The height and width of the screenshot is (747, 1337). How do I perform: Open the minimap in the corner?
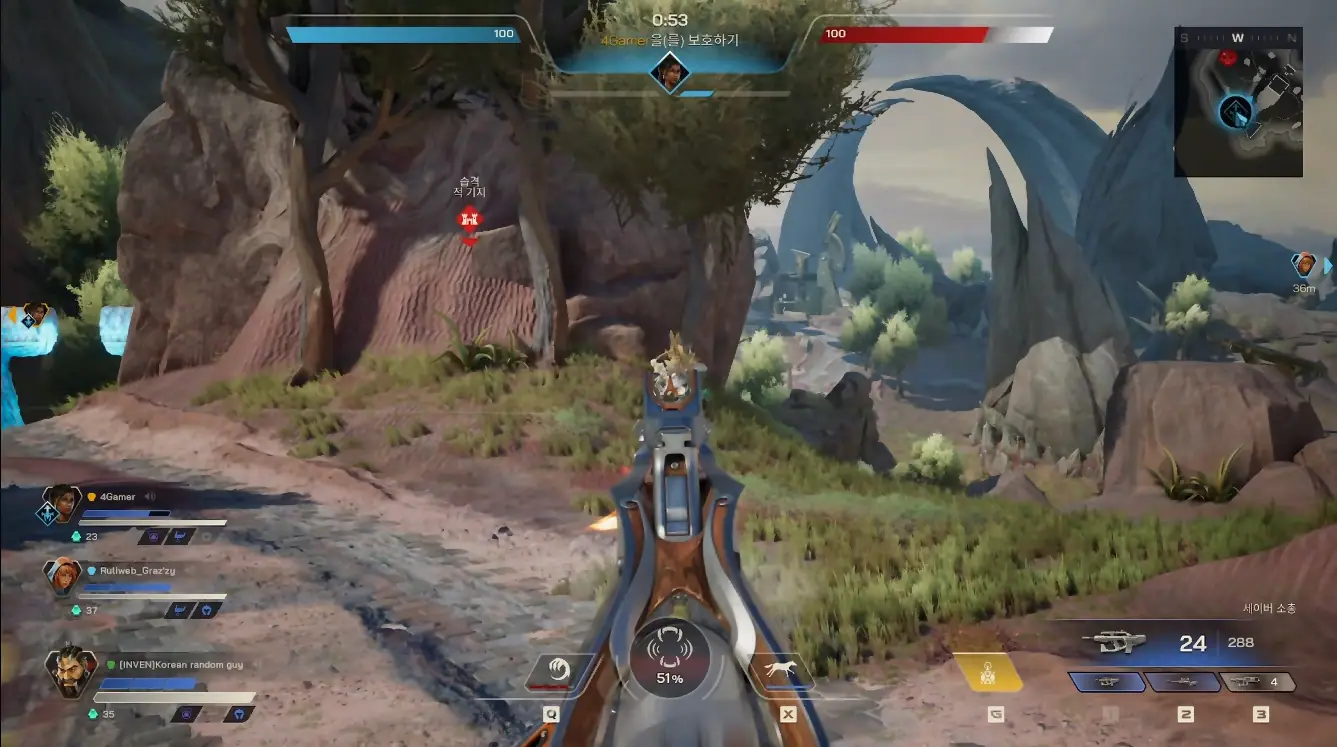coord(1237,102)
